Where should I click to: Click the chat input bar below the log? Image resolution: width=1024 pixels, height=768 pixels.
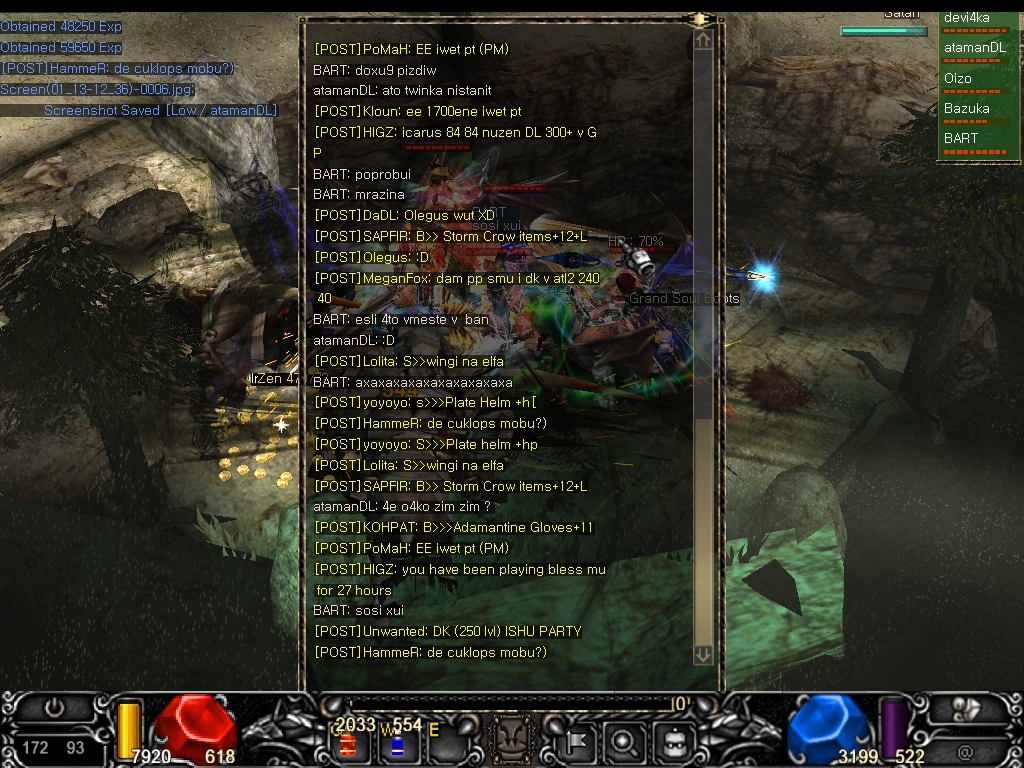tap(510, 704)
